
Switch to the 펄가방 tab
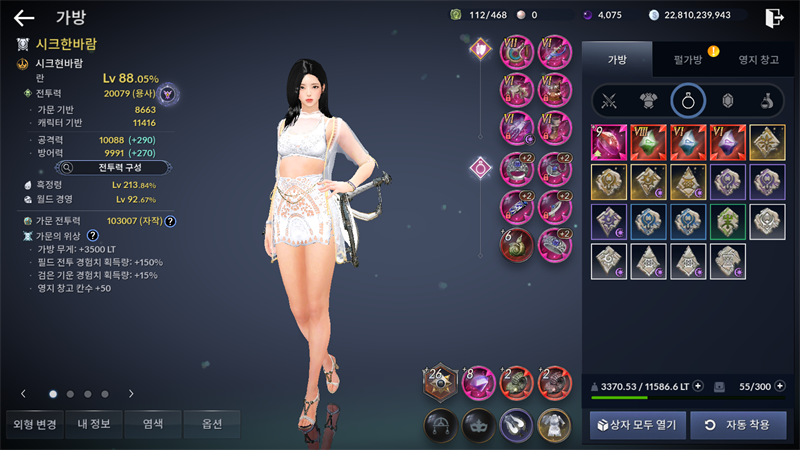[x=687, y=60]
